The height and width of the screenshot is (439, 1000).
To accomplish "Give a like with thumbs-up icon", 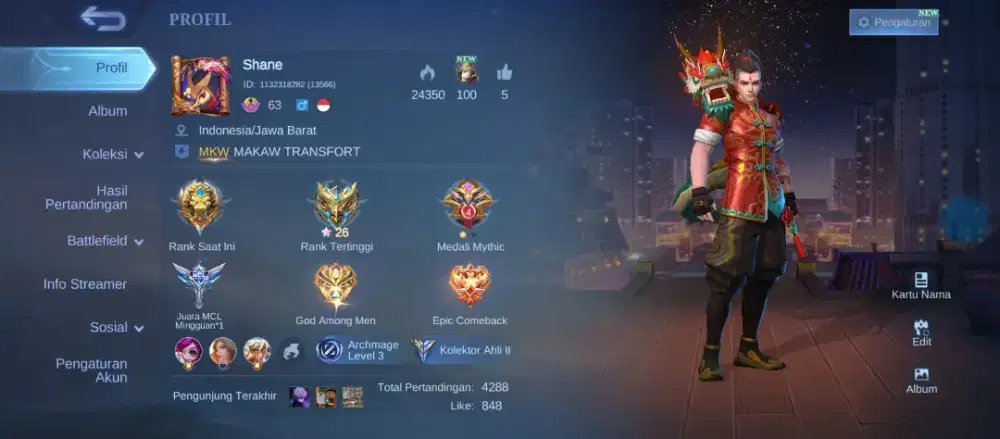I will [504, 72].
